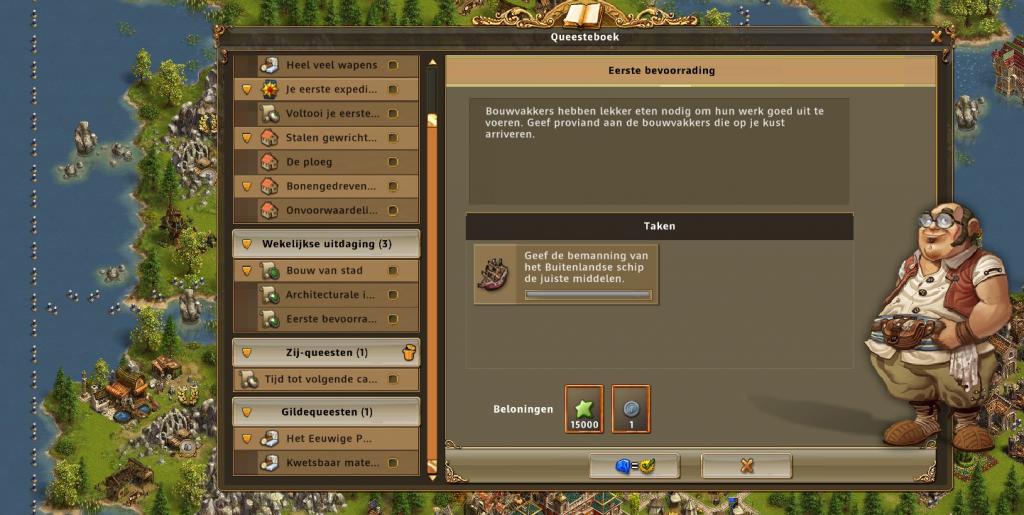The width and height of the screenshot is (1024, 515).
Task: Select the 'Kwetsbaar mate...' quest
Action: pyautogui.click(x=331, y=463)
